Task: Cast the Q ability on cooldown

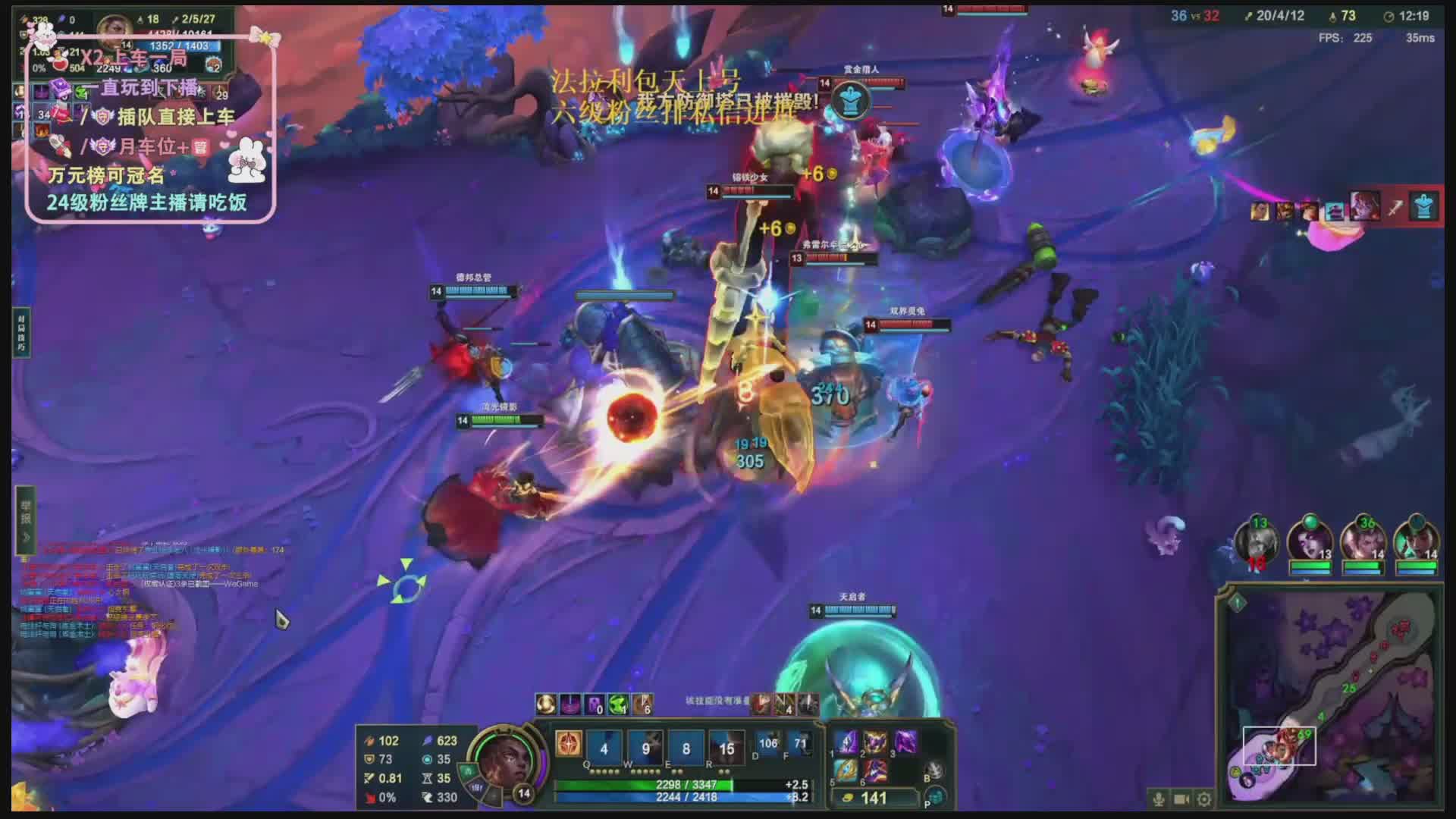Action: tap(604, 748)
